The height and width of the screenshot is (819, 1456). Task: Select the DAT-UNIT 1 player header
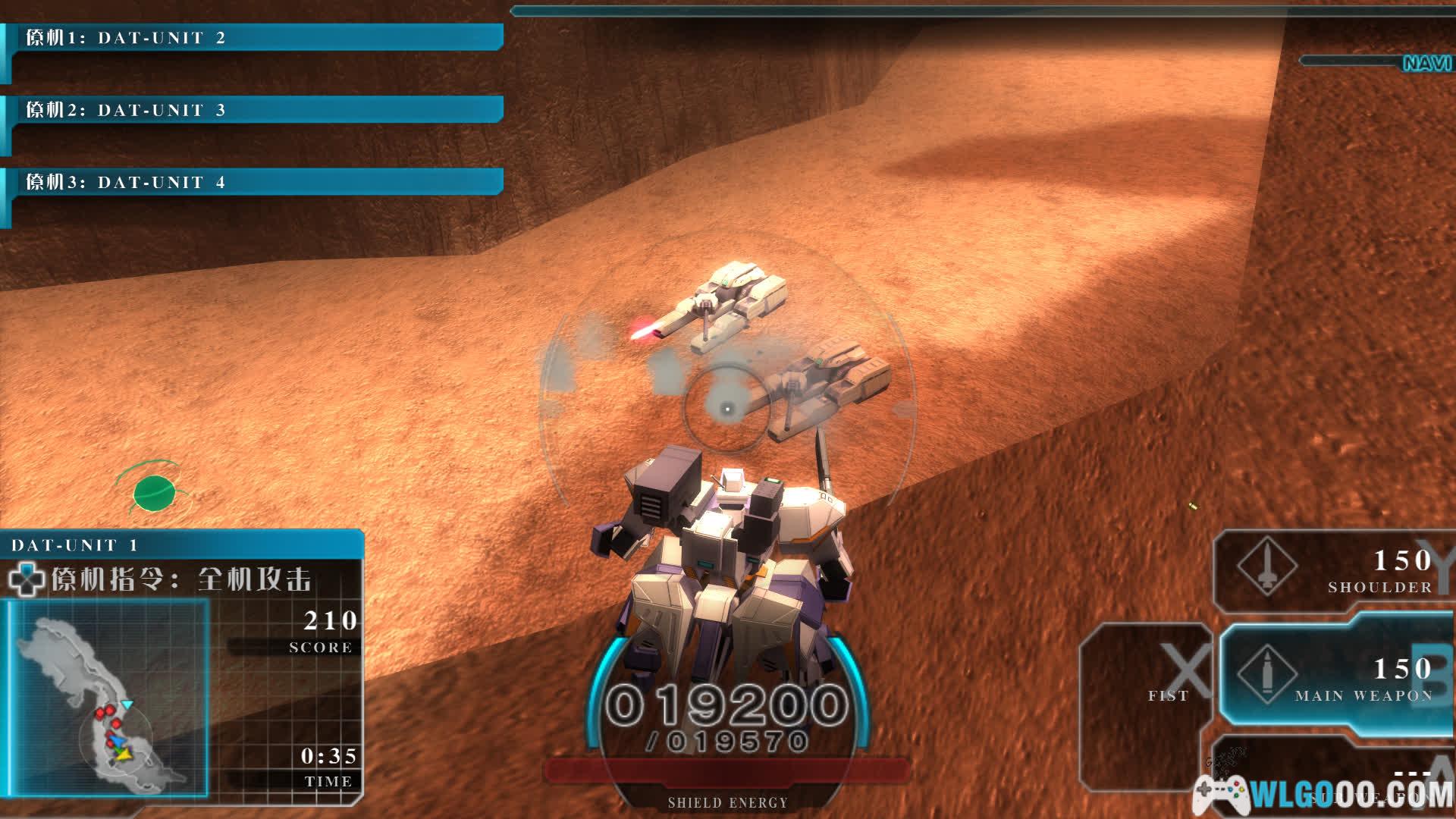[182, 544]
